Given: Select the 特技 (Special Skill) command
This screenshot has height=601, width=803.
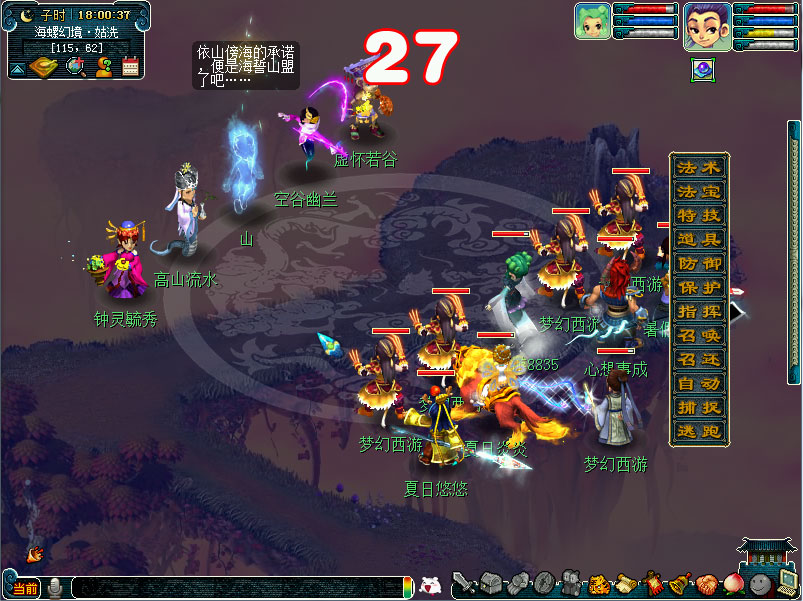Looking at the screenshot, I should [x=698, y=215].
